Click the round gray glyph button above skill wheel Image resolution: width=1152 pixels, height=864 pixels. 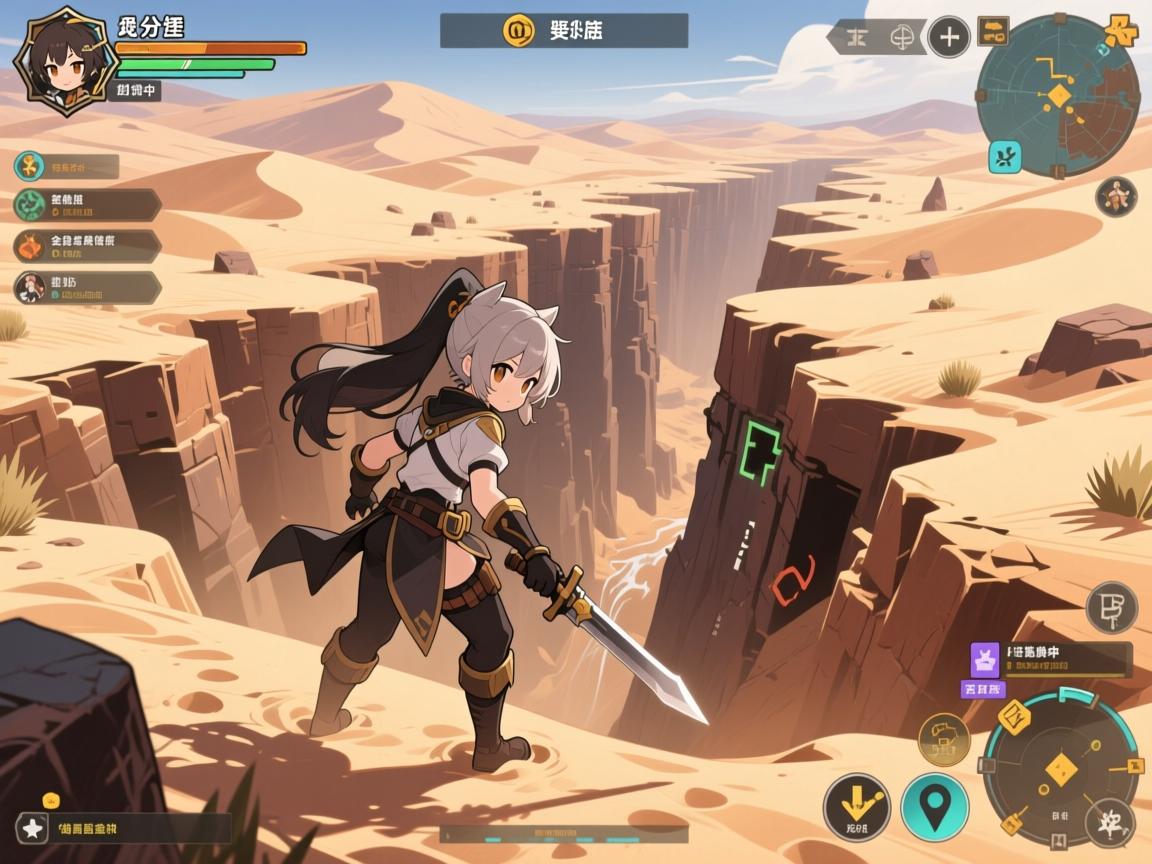pos(1111,607)
